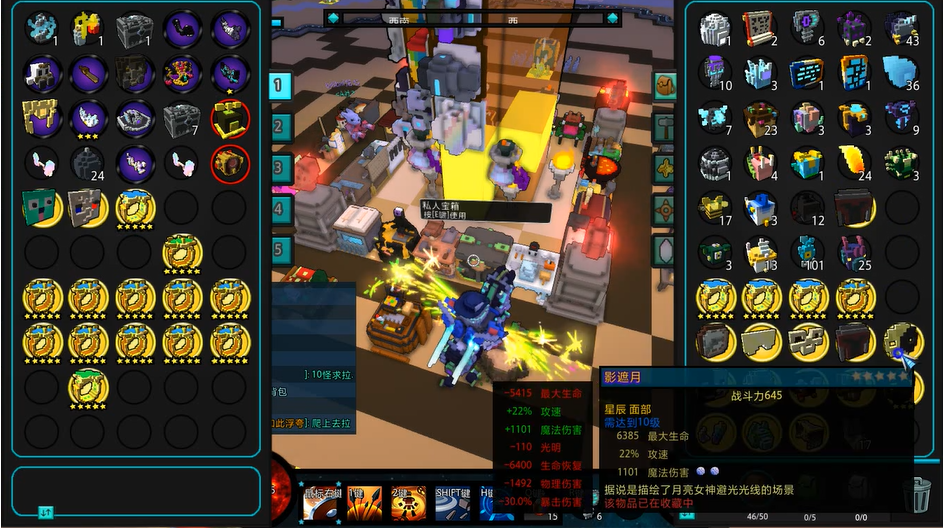943x528 pixels.
Task: Pick the inventory item stack showing 101
Action: click(808, 252)
